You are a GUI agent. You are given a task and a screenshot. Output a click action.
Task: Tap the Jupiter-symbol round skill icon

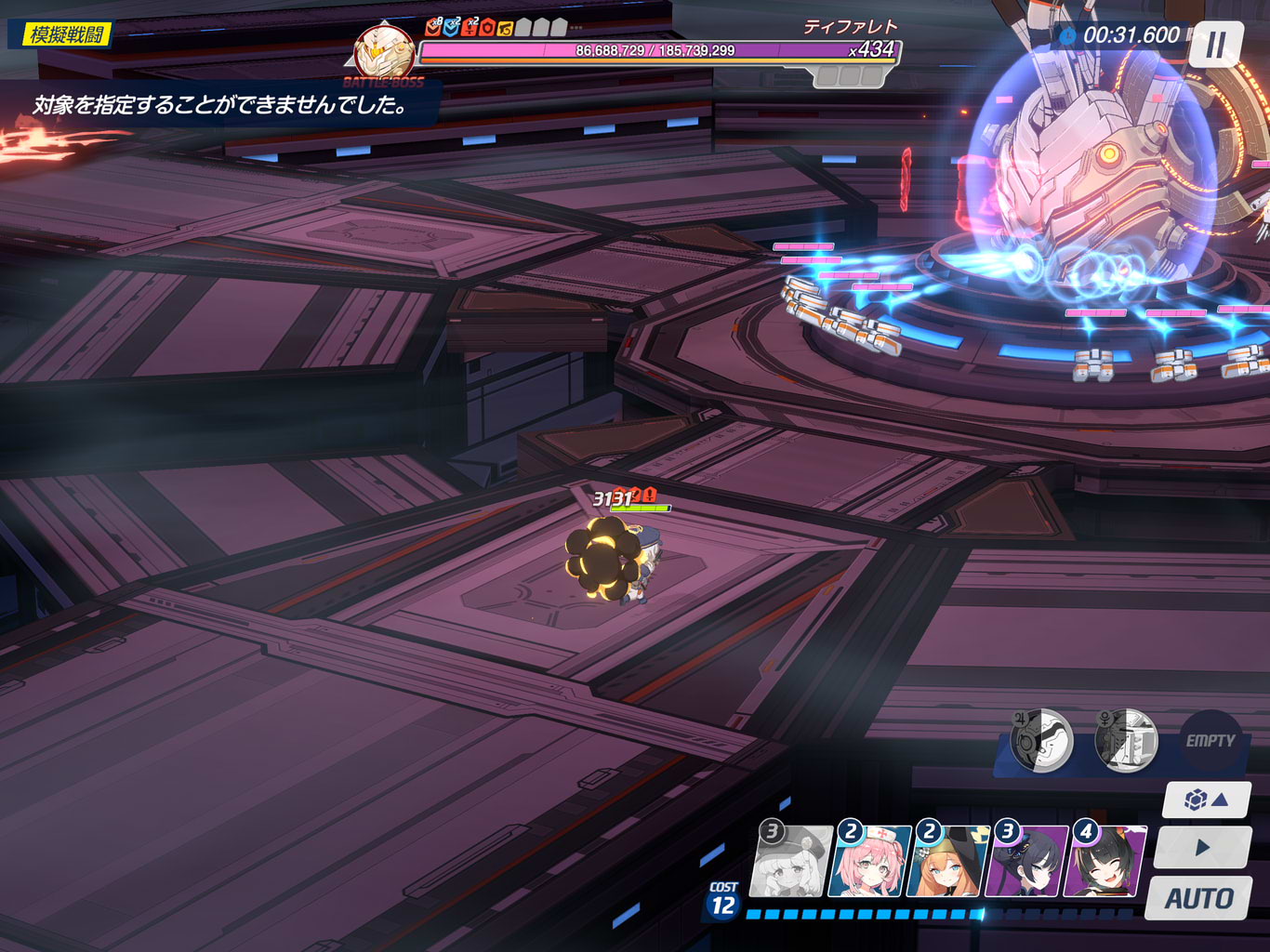(x=1041, y=741)
